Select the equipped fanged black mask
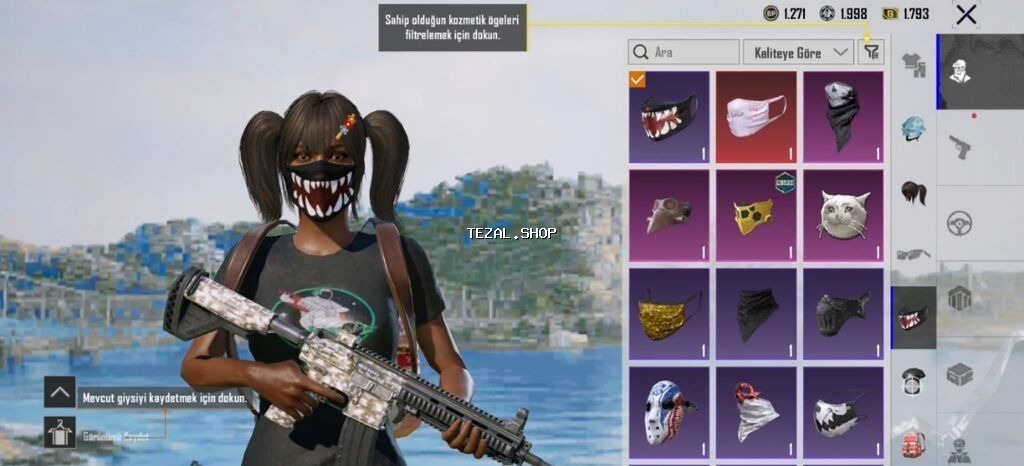1024x466 pixels. click(x=669, y=117)
